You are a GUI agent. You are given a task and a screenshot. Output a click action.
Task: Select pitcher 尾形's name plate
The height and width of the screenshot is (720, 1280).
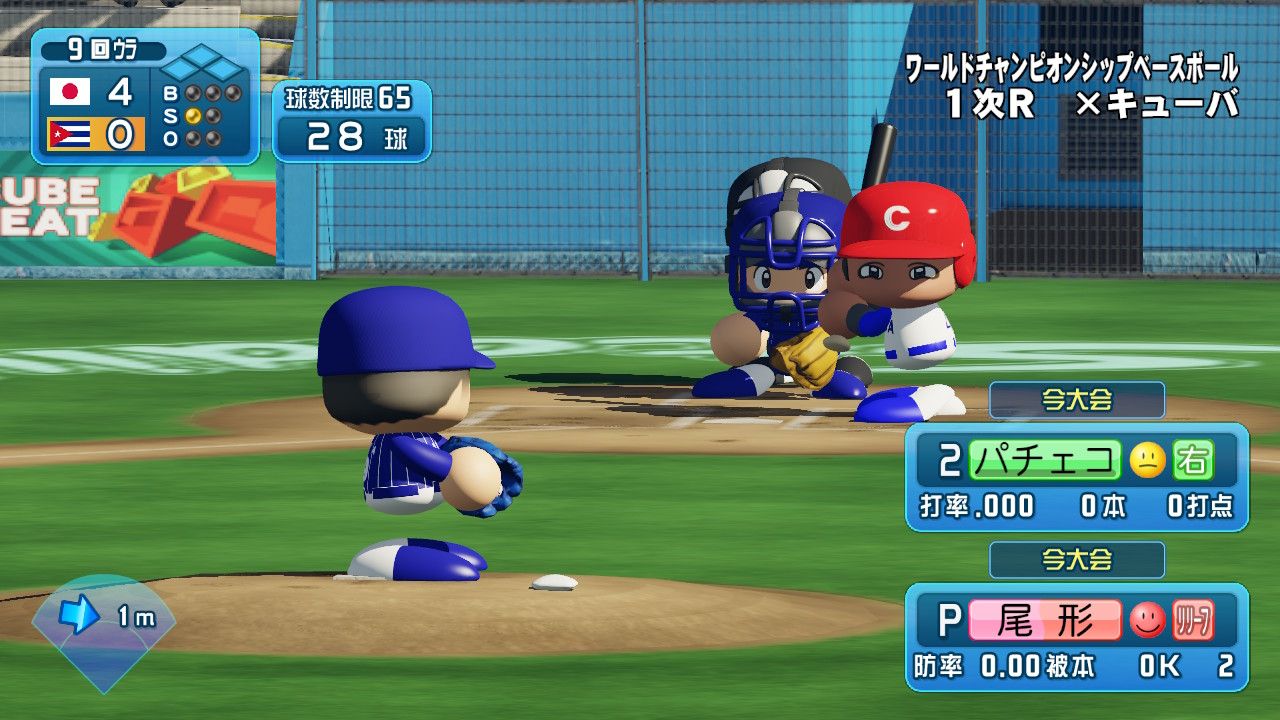[x=1044, y=620]
